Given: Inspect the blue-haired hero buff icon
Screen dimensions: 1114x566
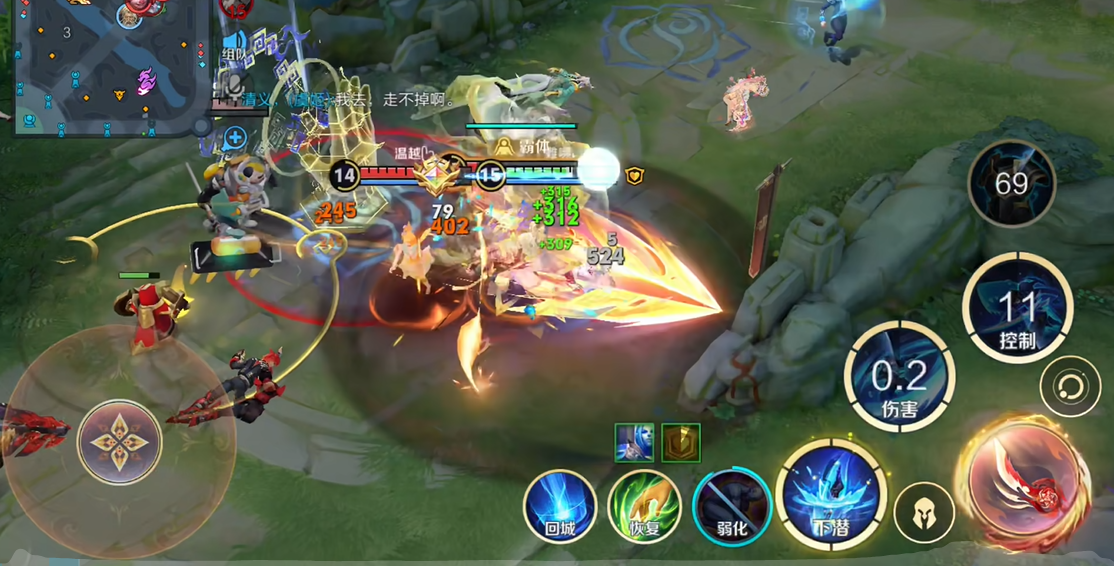Looking at the screenshot, I should point(634,442).
